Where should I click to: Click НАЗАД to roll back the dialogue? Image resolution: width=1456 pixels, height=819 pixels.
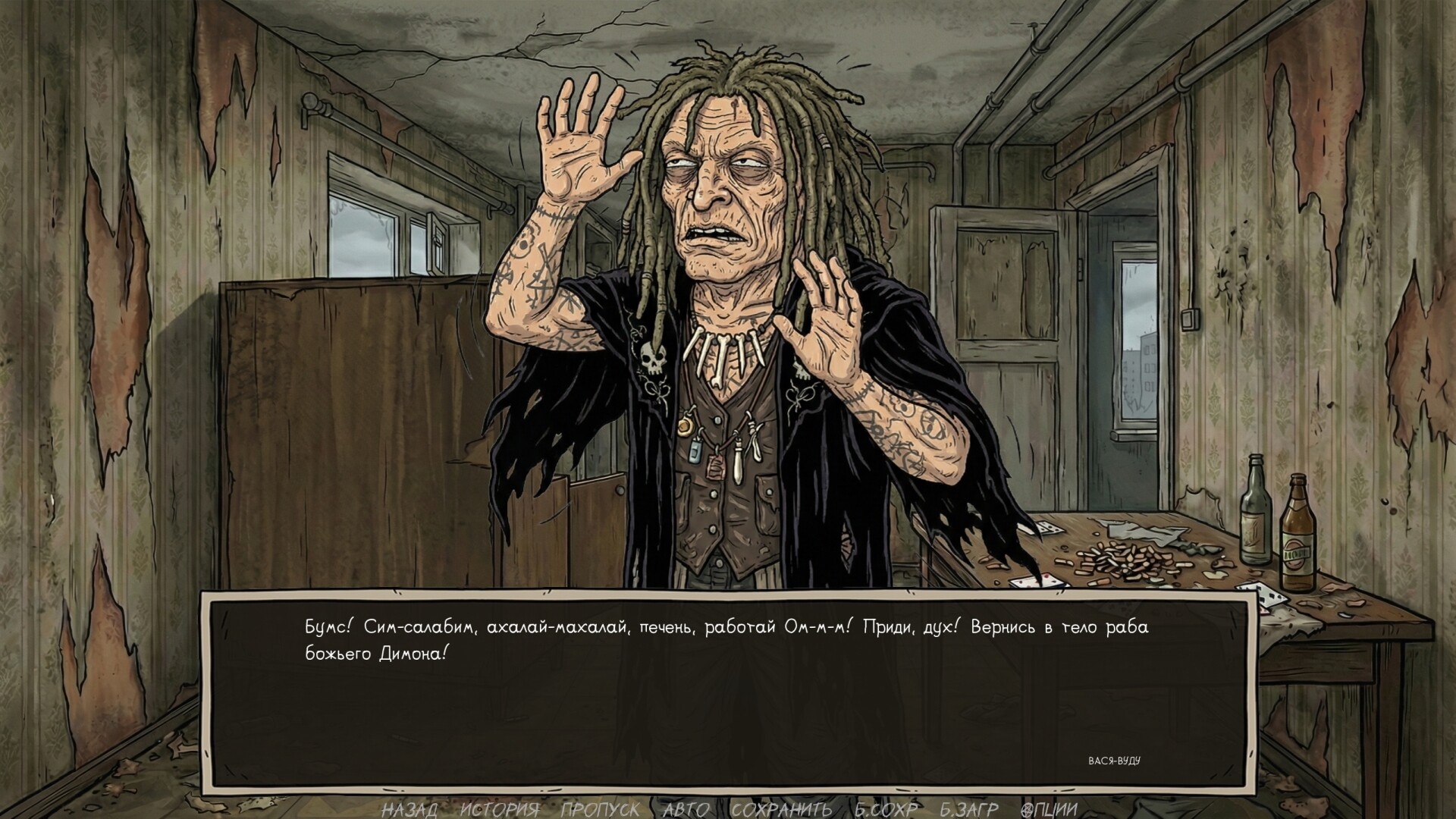click(x=410, y=808)
